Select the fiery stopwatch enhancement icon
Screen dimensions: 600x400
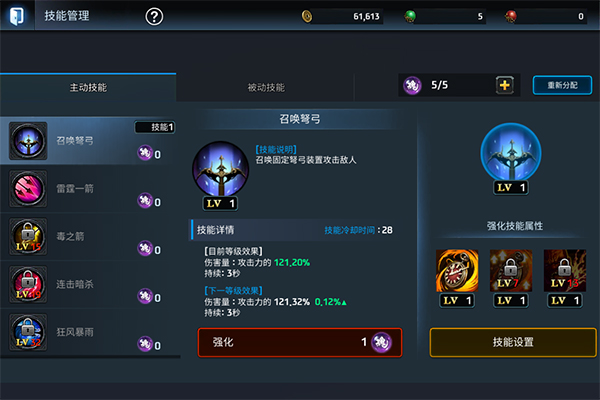[457, 270]
